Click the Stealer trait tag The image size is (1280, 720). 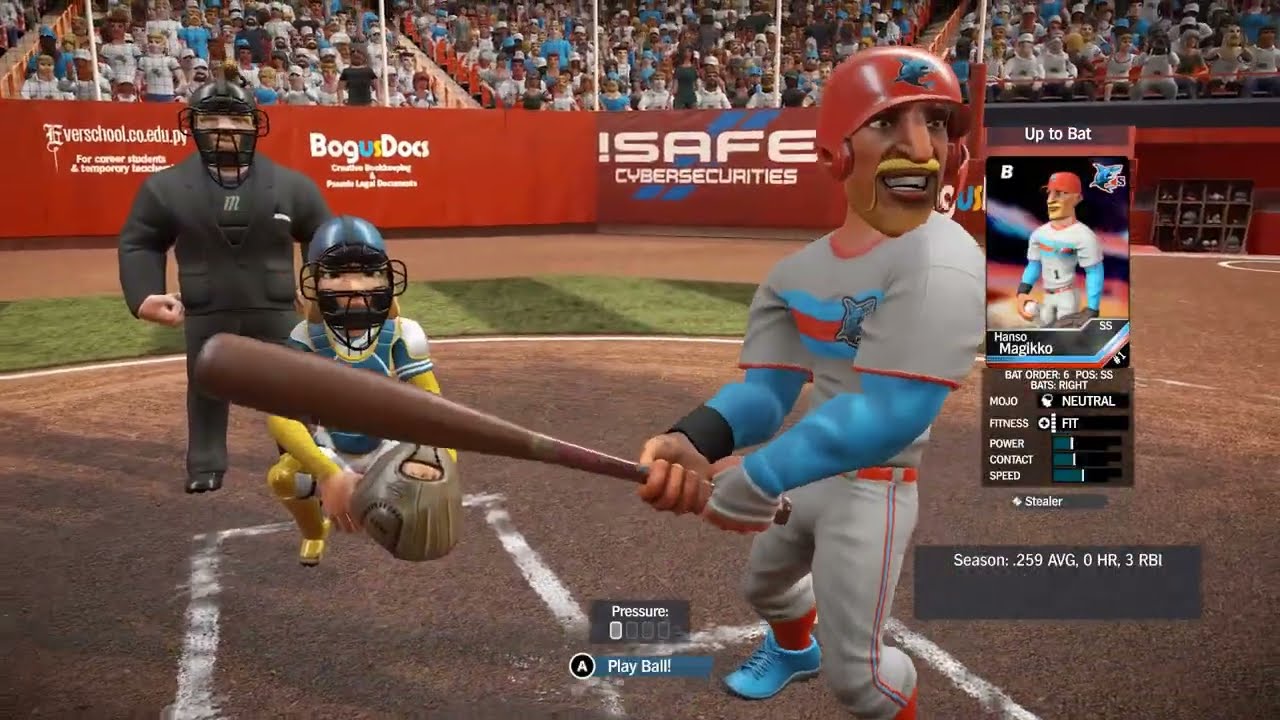click(x=1043, y=501)
